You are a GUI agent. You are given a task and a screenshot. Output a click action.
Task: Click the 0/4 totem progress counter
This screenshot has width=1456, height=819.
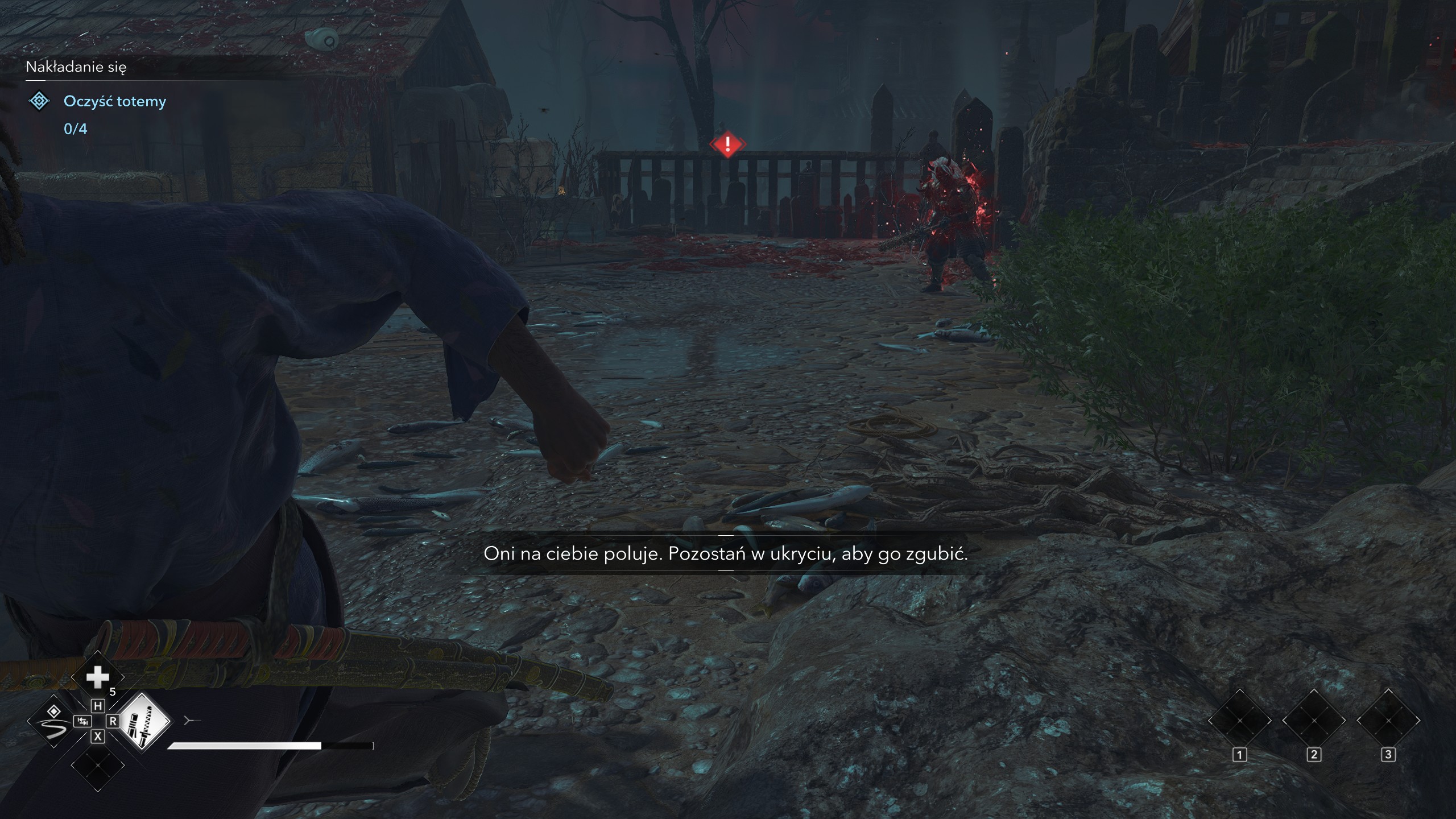pos(75,130)
